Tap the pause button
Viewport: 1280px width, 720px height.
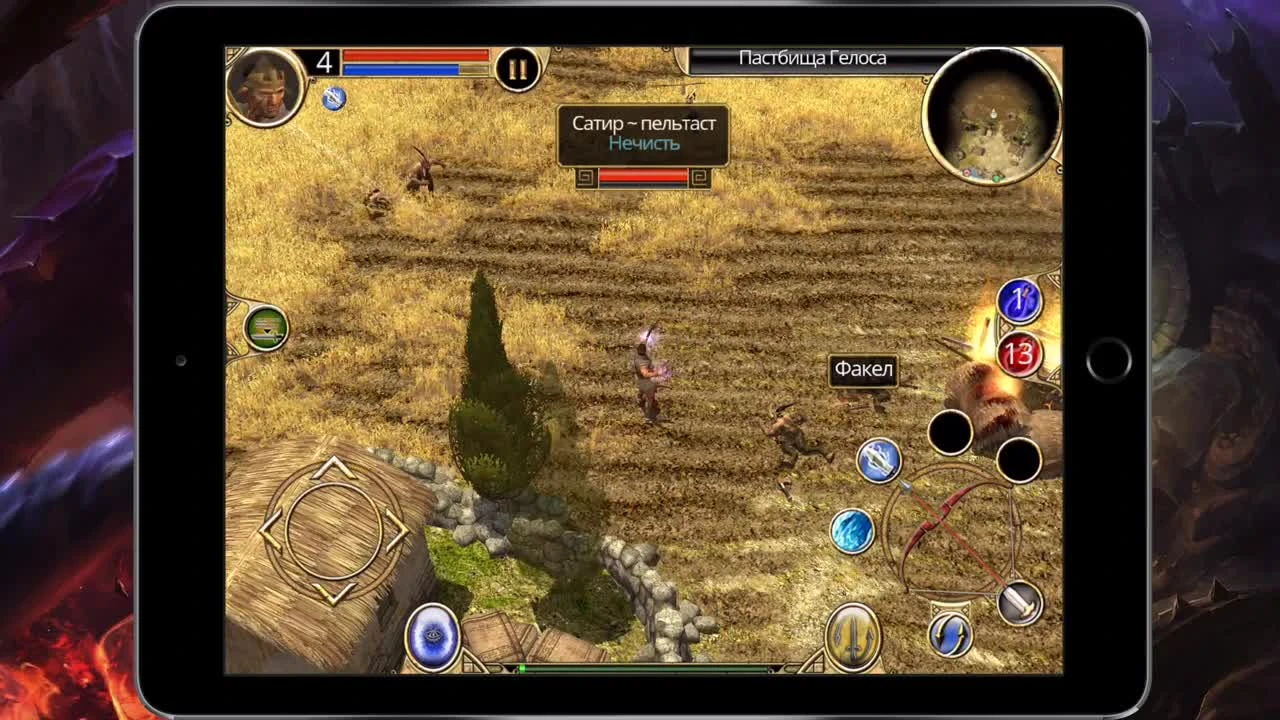click(516, 70)
